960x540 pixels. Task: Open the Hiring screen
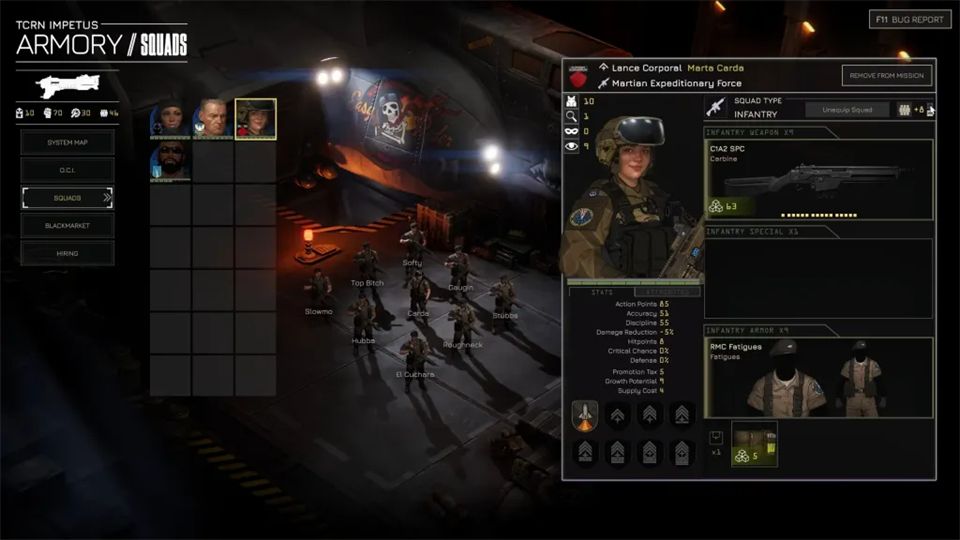pyautogui.click(x=67, y=254)
